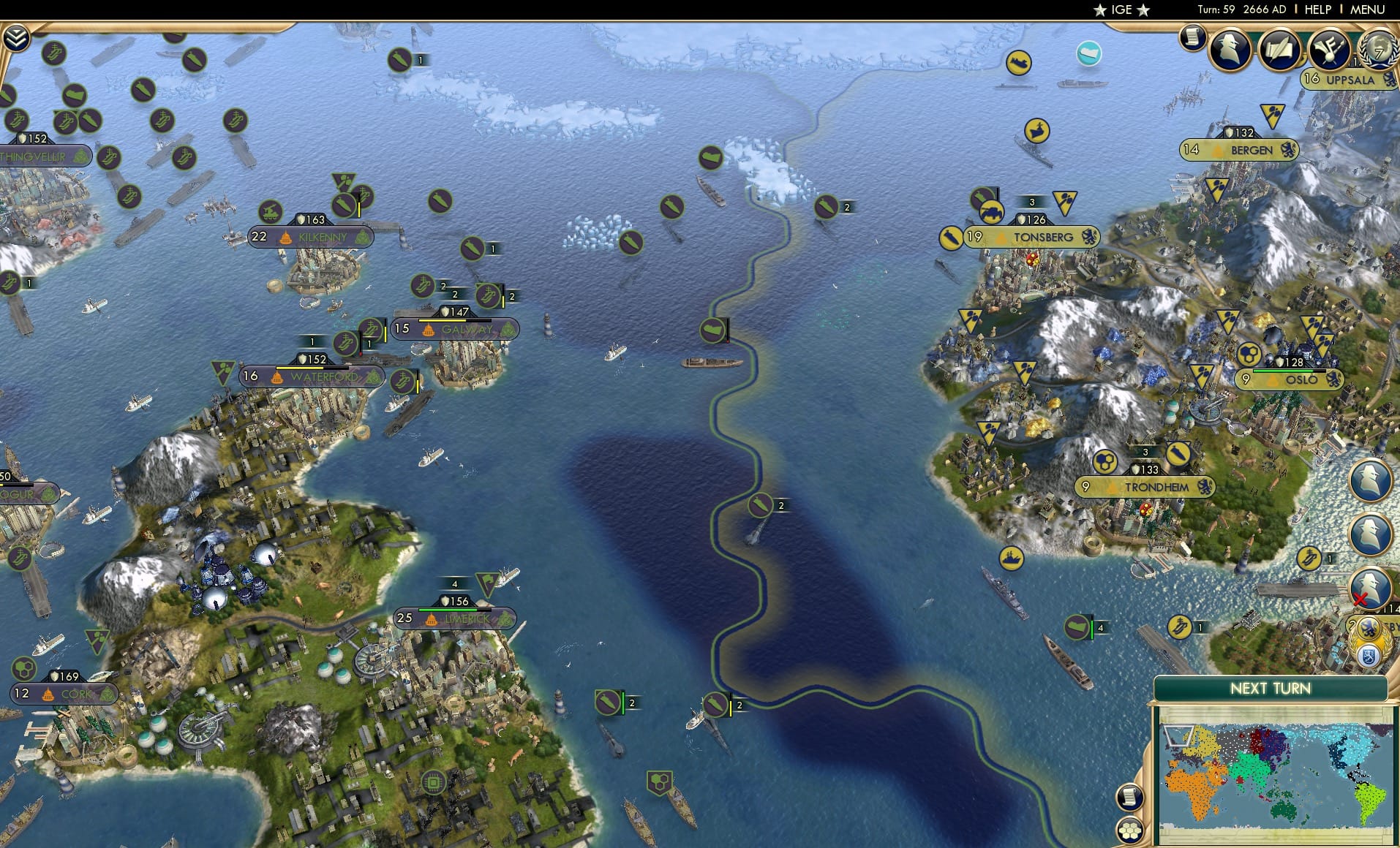Open the Espionage overview spy icon
The height and width of the screenshot is (848, 1400).
pyautogui.click(x=1232, y=50)
